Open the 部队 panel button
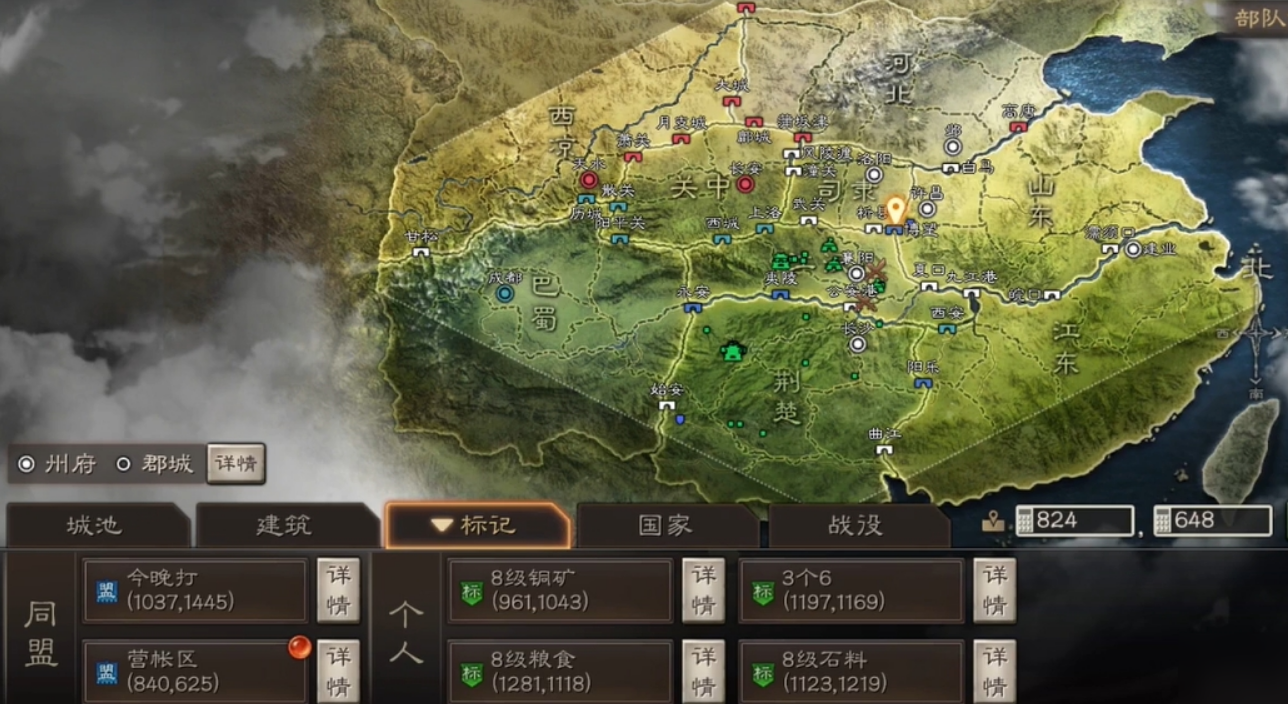The width and height of the screenshot is (1288, 704). [1258, 18]
